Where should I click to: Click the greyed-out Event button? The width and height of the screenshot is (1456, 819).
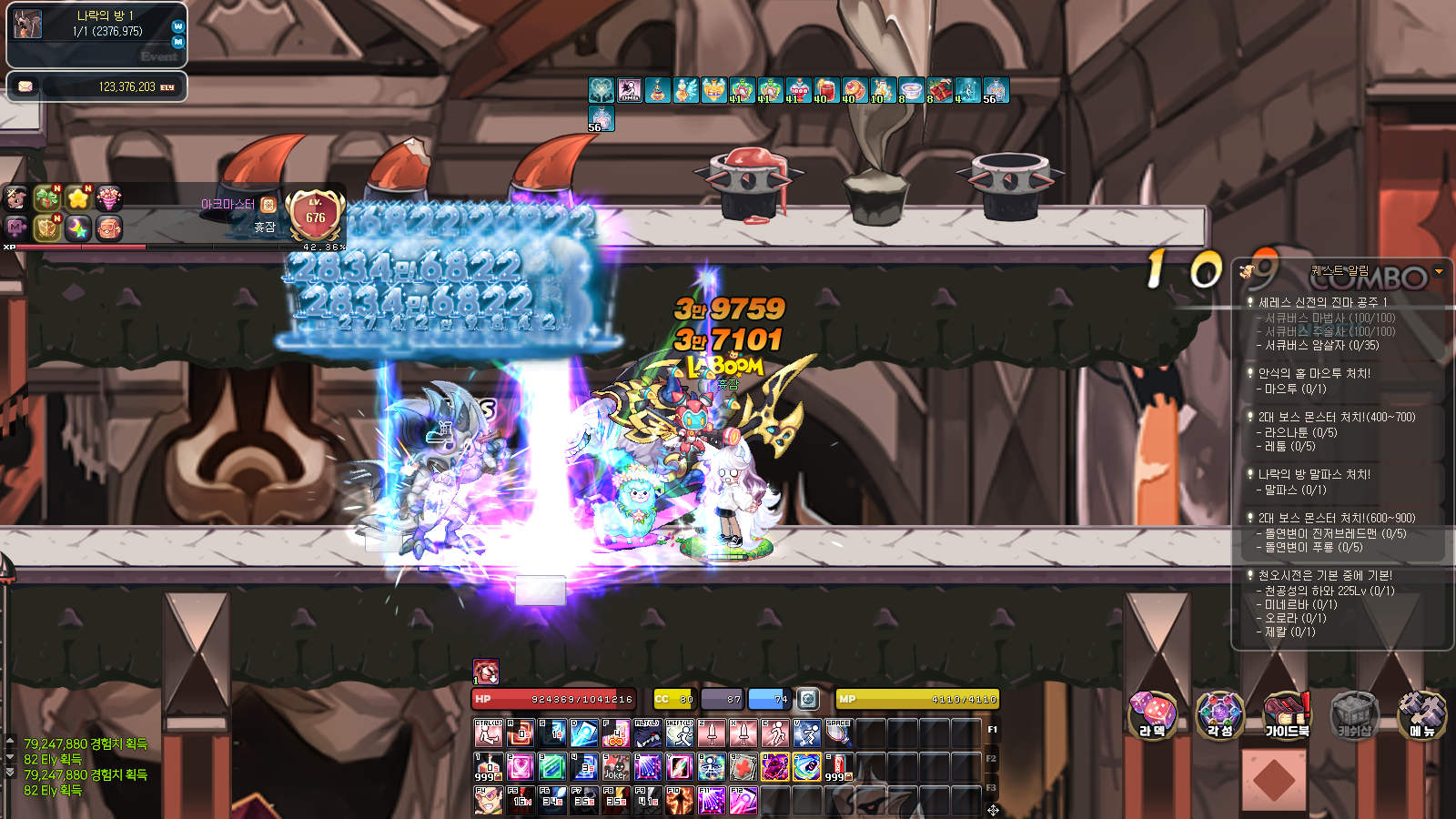click(x=159, y=56)
